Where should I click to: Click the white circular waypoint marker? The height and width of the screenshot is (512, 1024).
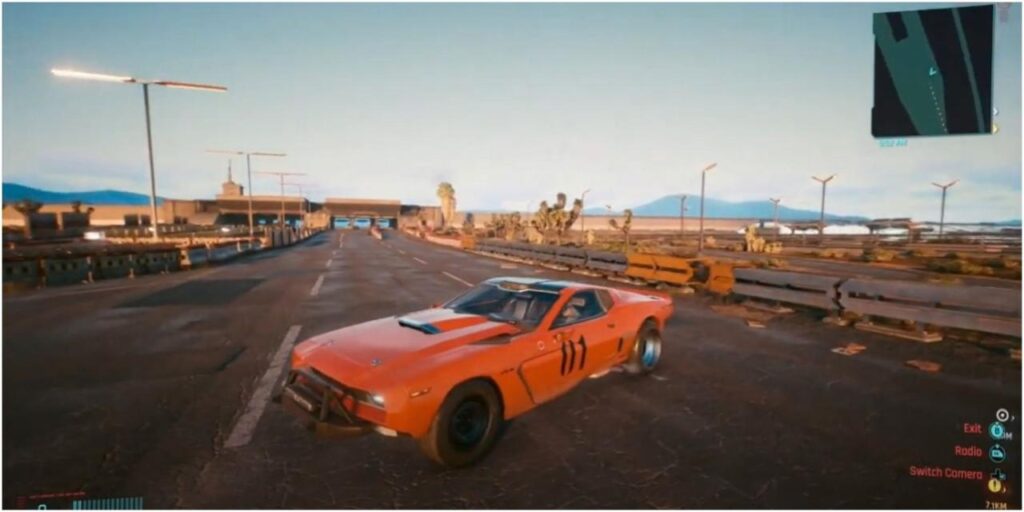point(1001,414)
